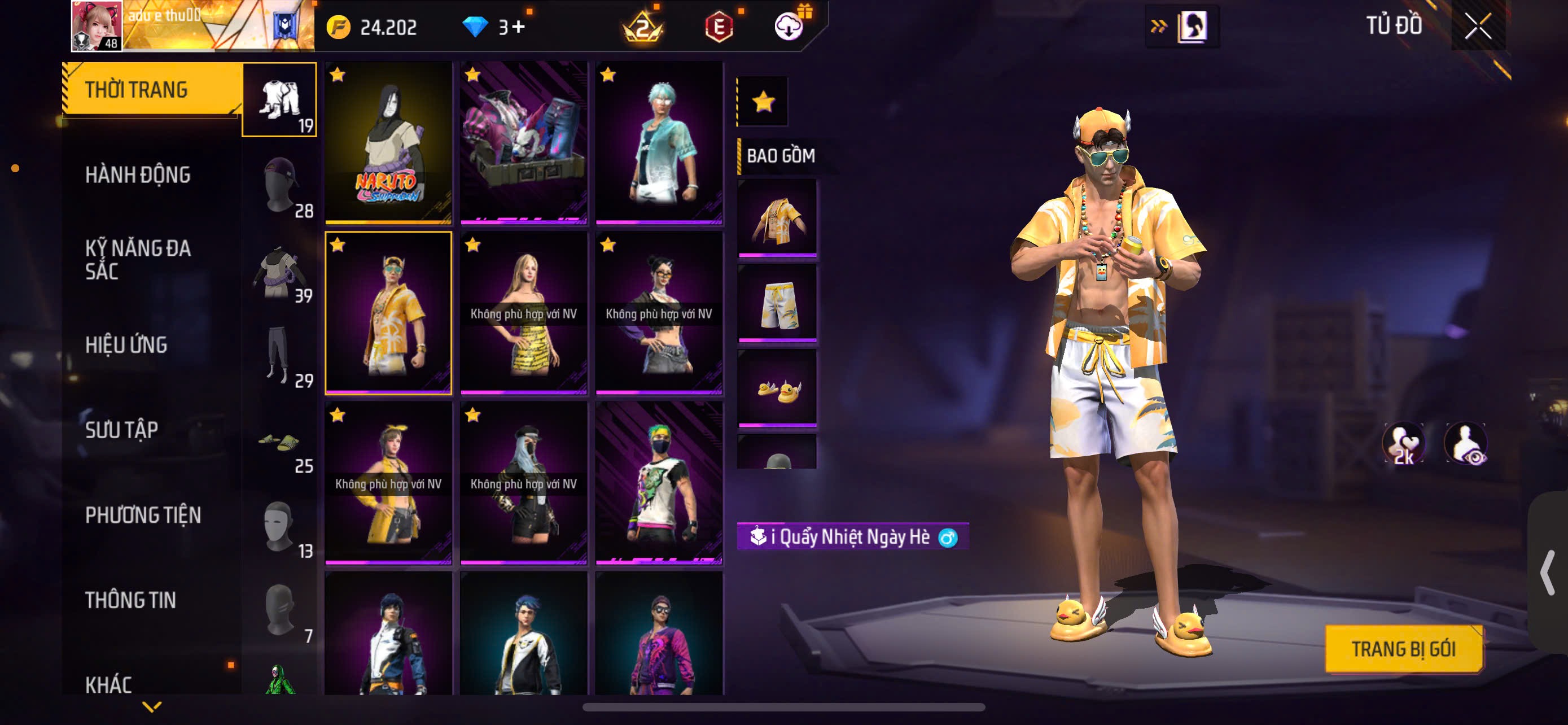Open the cloud download gift icon
The height and width of the screenshot is (725, 1568).
pyautogui.click(x=789, y=27)
